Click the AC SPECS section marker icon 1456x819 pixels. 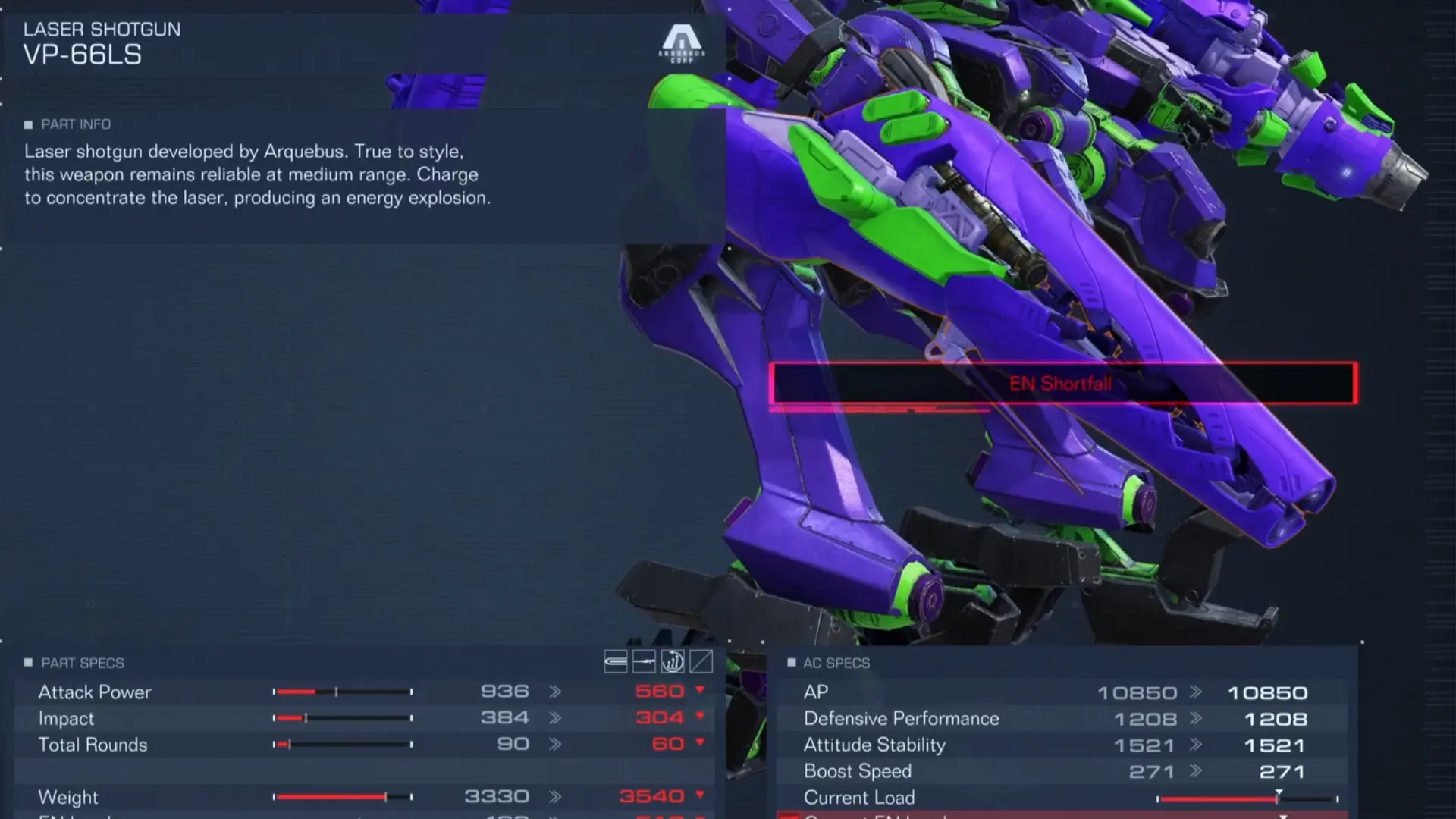(x=791, y=663)
